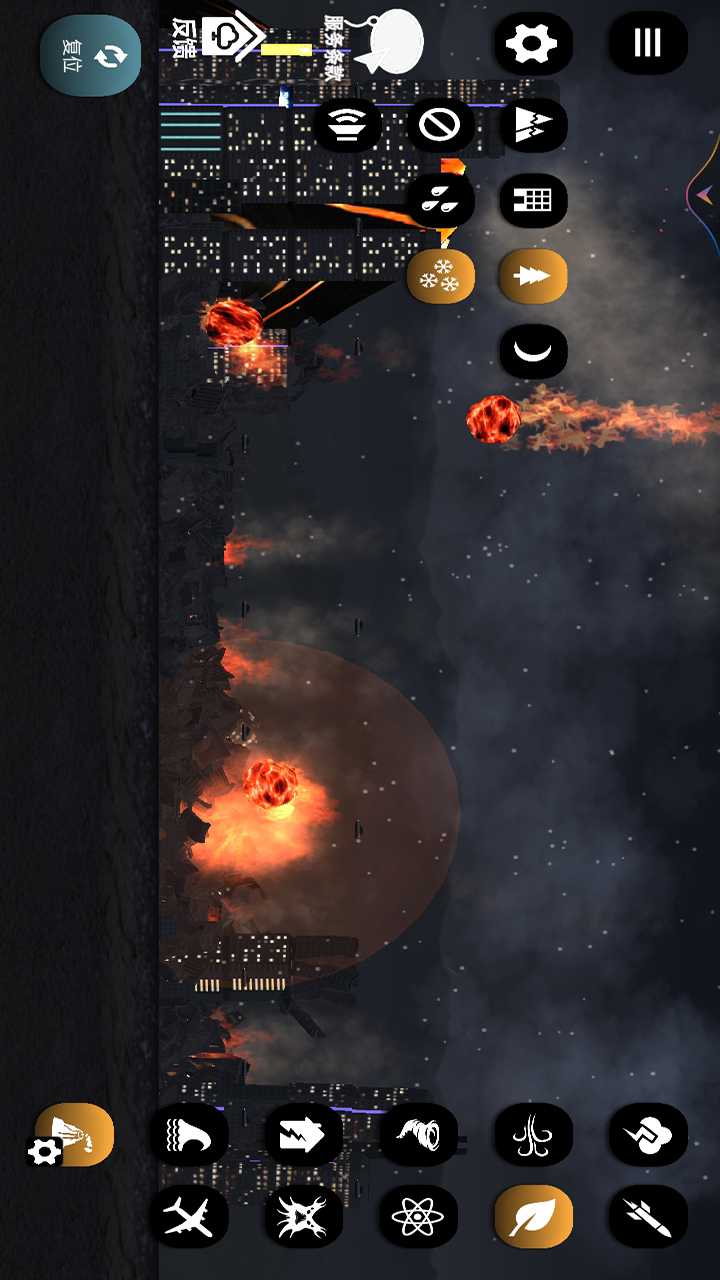Click the fast-forward triple arrow button
This screenshot has width=720, height=1280.
[x=533, y=276]
